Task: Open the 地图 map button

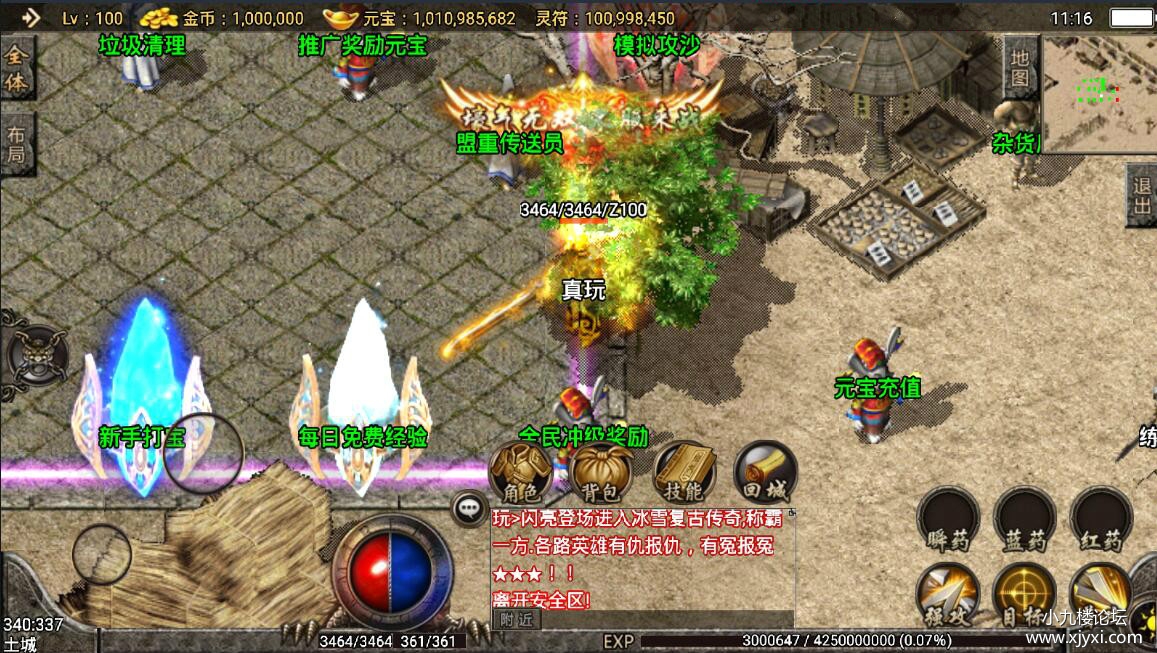Action: [x=1019, y=66]
